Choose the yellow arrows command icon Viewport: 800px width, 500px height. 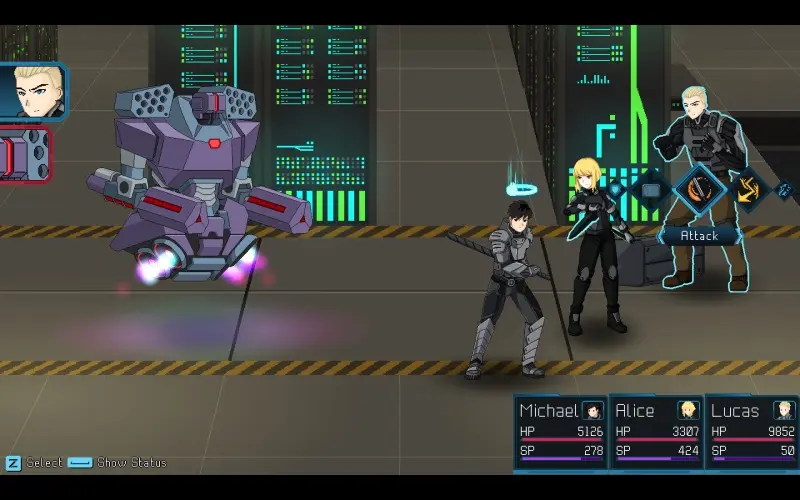tap(748, 188)
